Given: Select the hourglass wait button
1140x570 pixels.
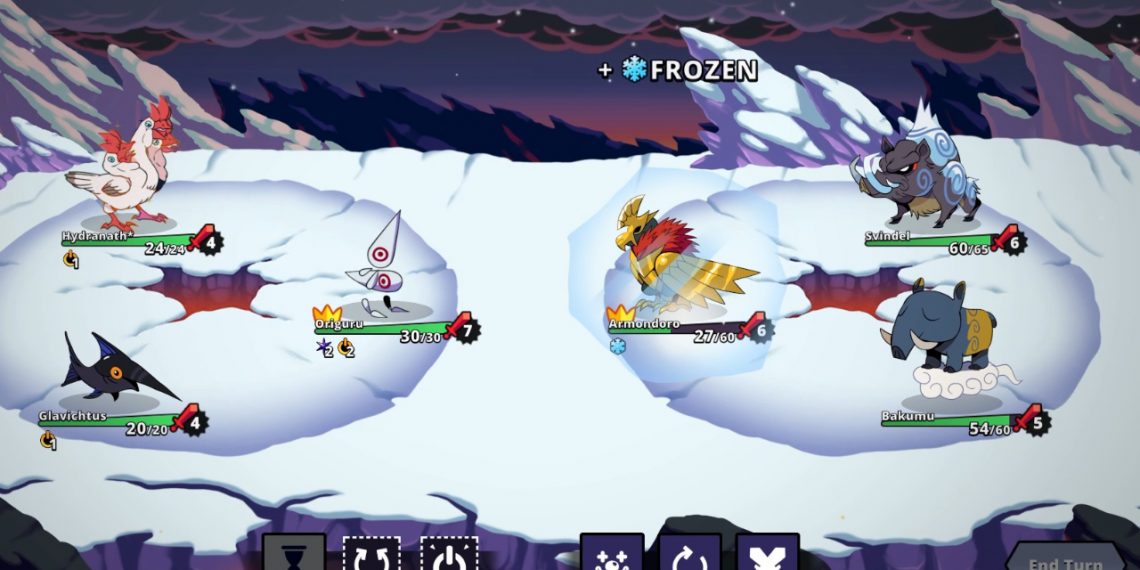Looking at the screenshot, I should (x=294, y=554).
